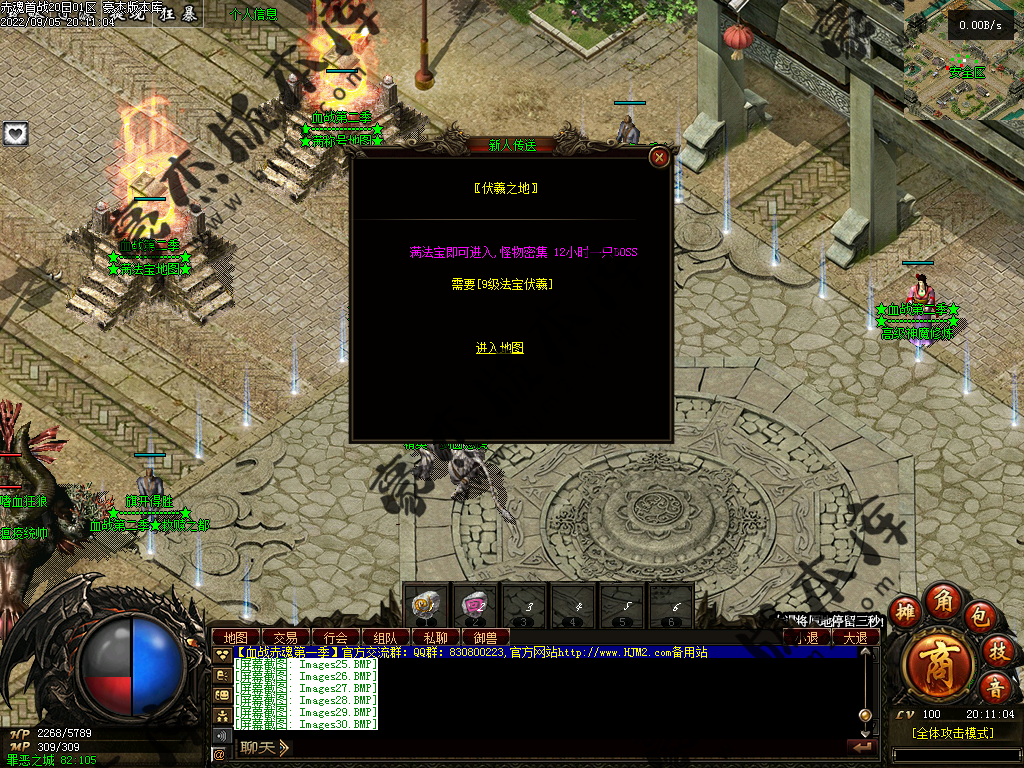The height and width of the screenshot is (768, 1024).
Task: Choose the 进入地图 enter map link
Action: click(499, 348)
